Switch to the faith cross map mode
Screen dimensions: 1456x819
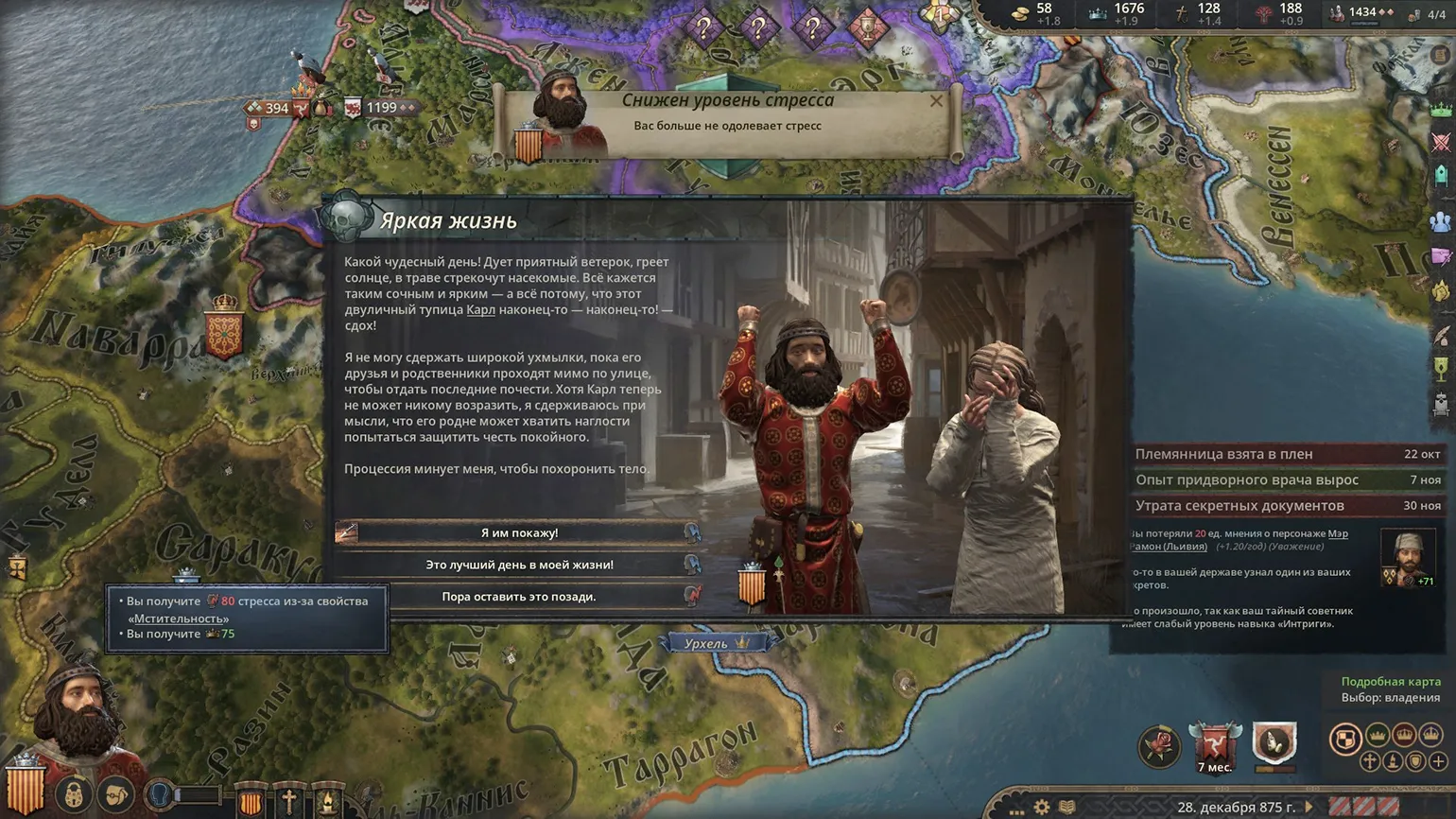click(x=1369, y=760)
